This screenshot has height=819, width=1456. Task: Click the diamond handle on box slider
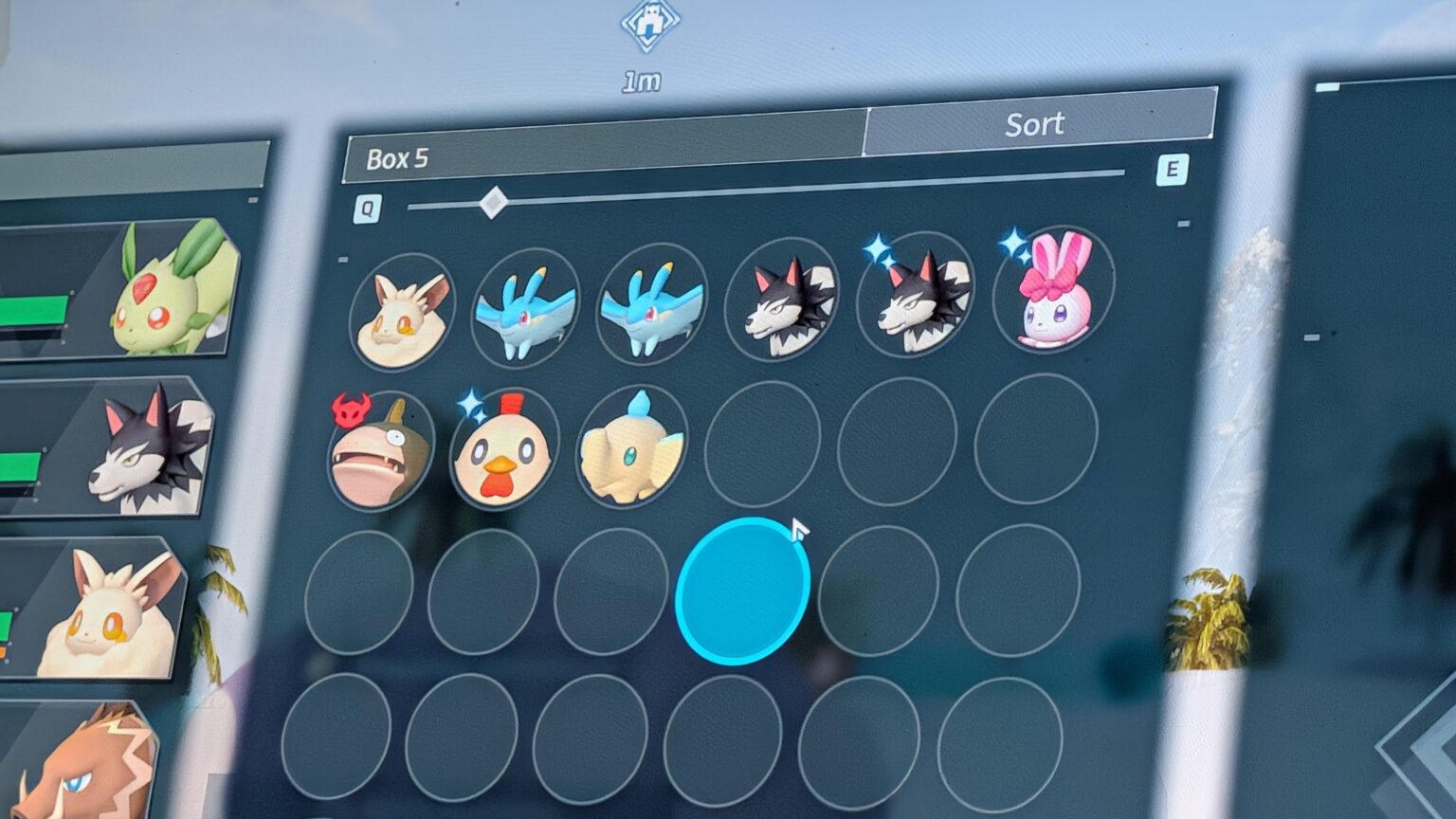(x=493, y=202)
